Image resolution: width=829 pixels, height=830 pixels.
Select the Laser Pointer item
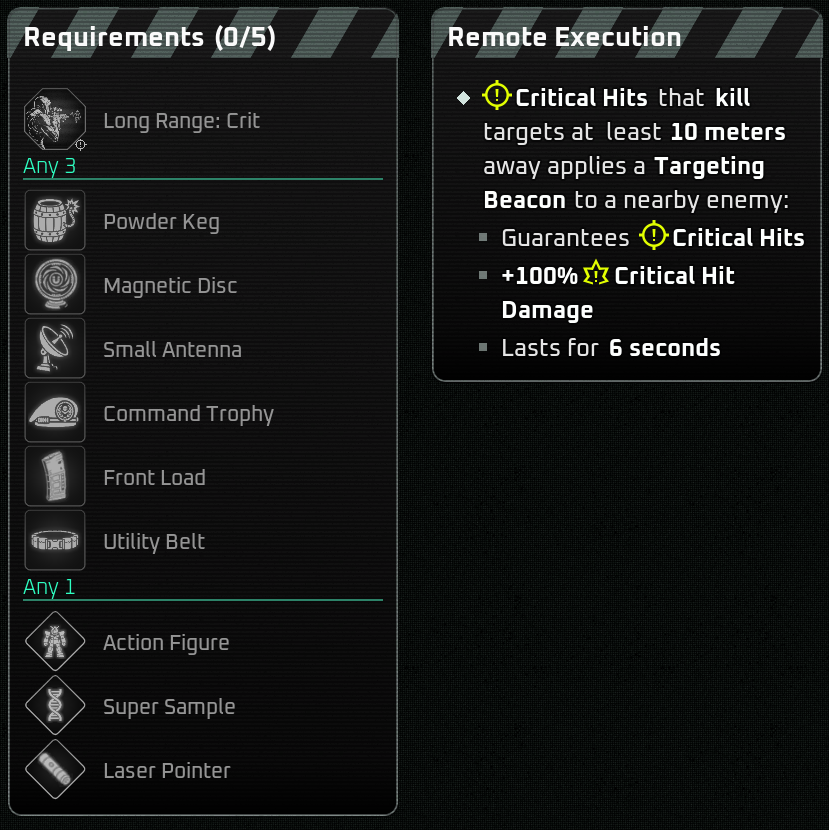[x=166, y=771]
